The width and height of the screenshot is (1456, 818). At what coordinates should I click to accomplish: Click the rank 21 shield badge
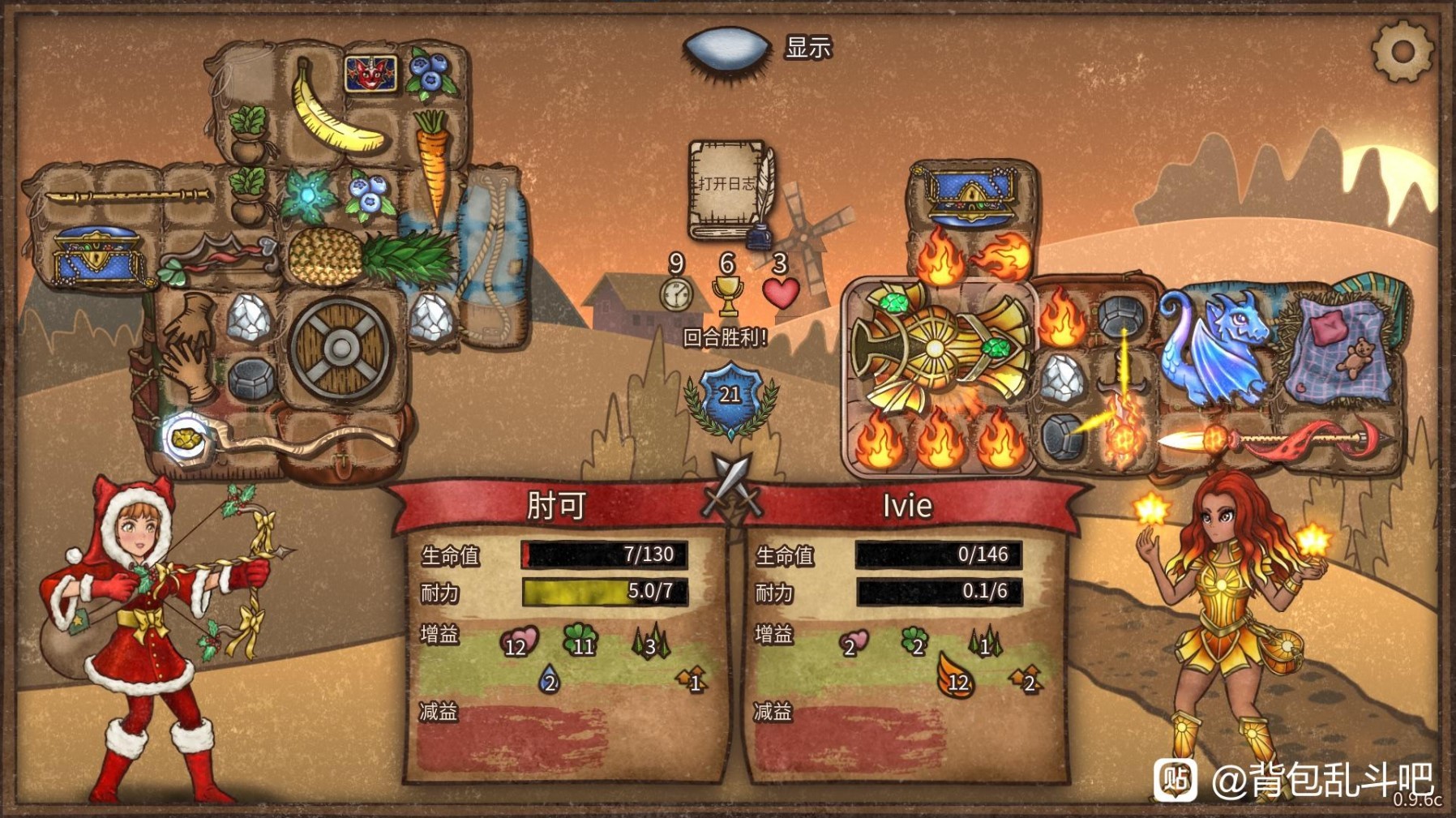coord(730,397)
